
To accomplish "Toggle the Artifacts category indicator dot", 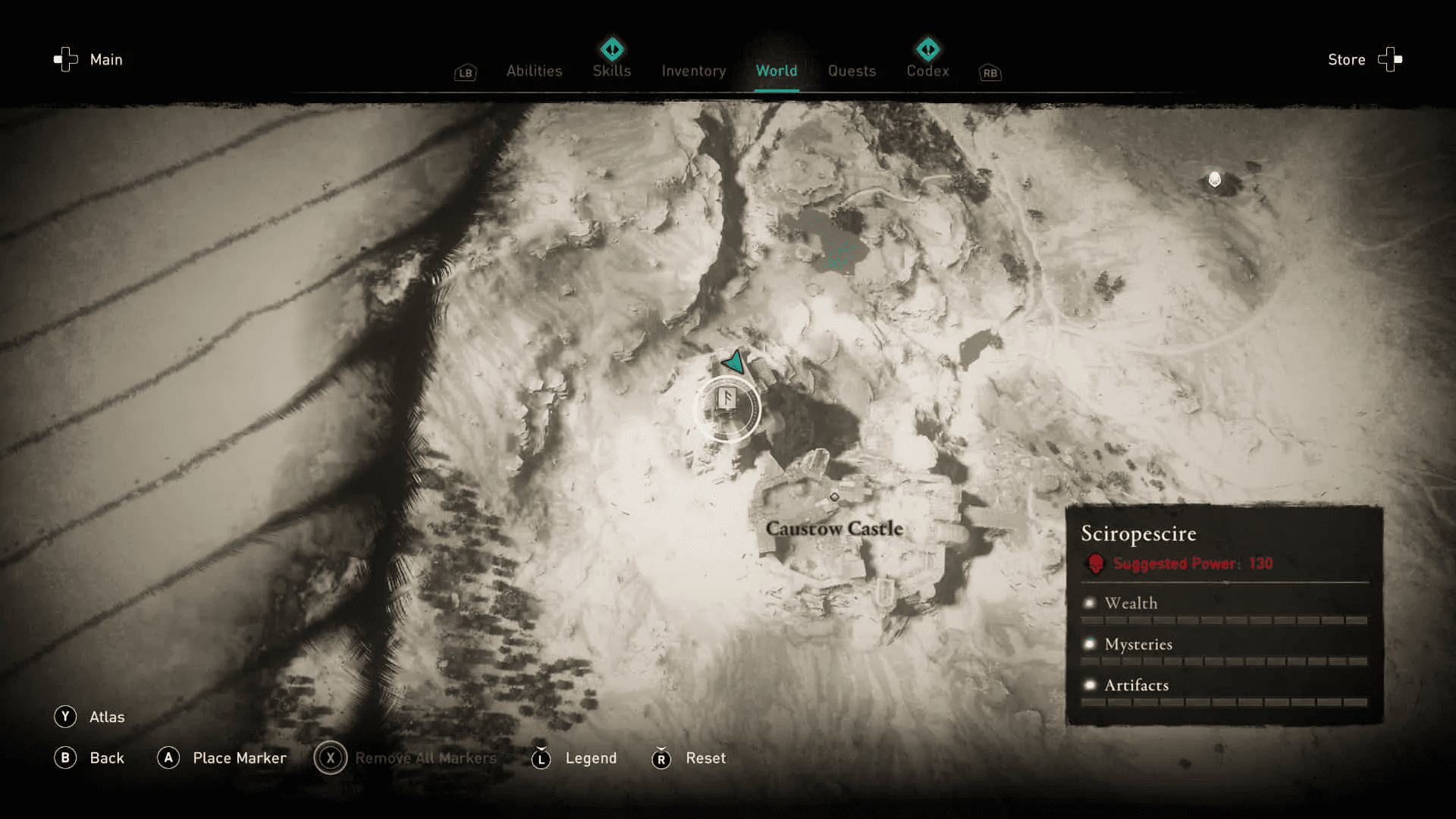I will pos(1090,685).
